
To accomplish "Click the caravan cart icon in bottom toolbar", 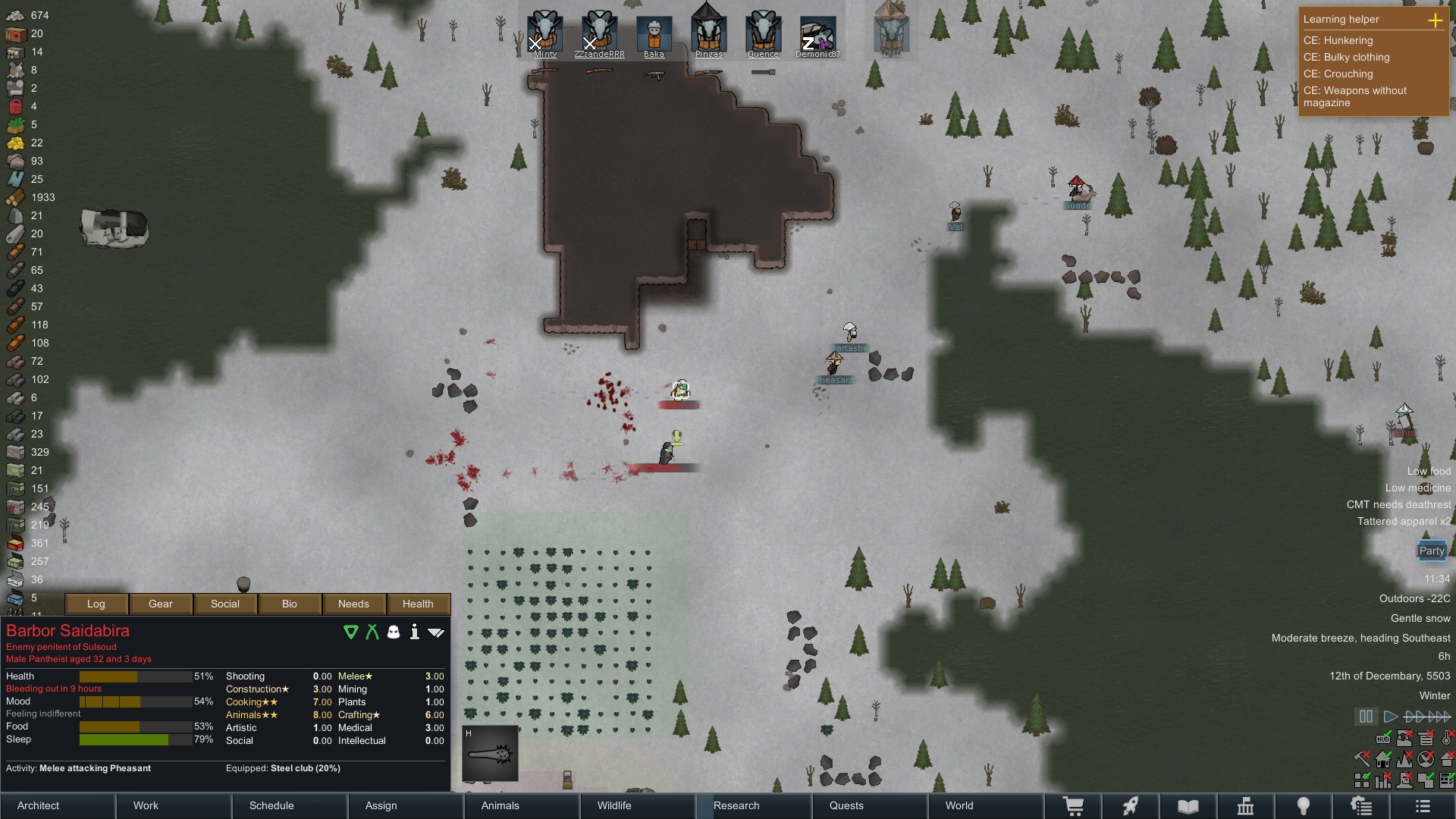I will tap(1073, 806).
